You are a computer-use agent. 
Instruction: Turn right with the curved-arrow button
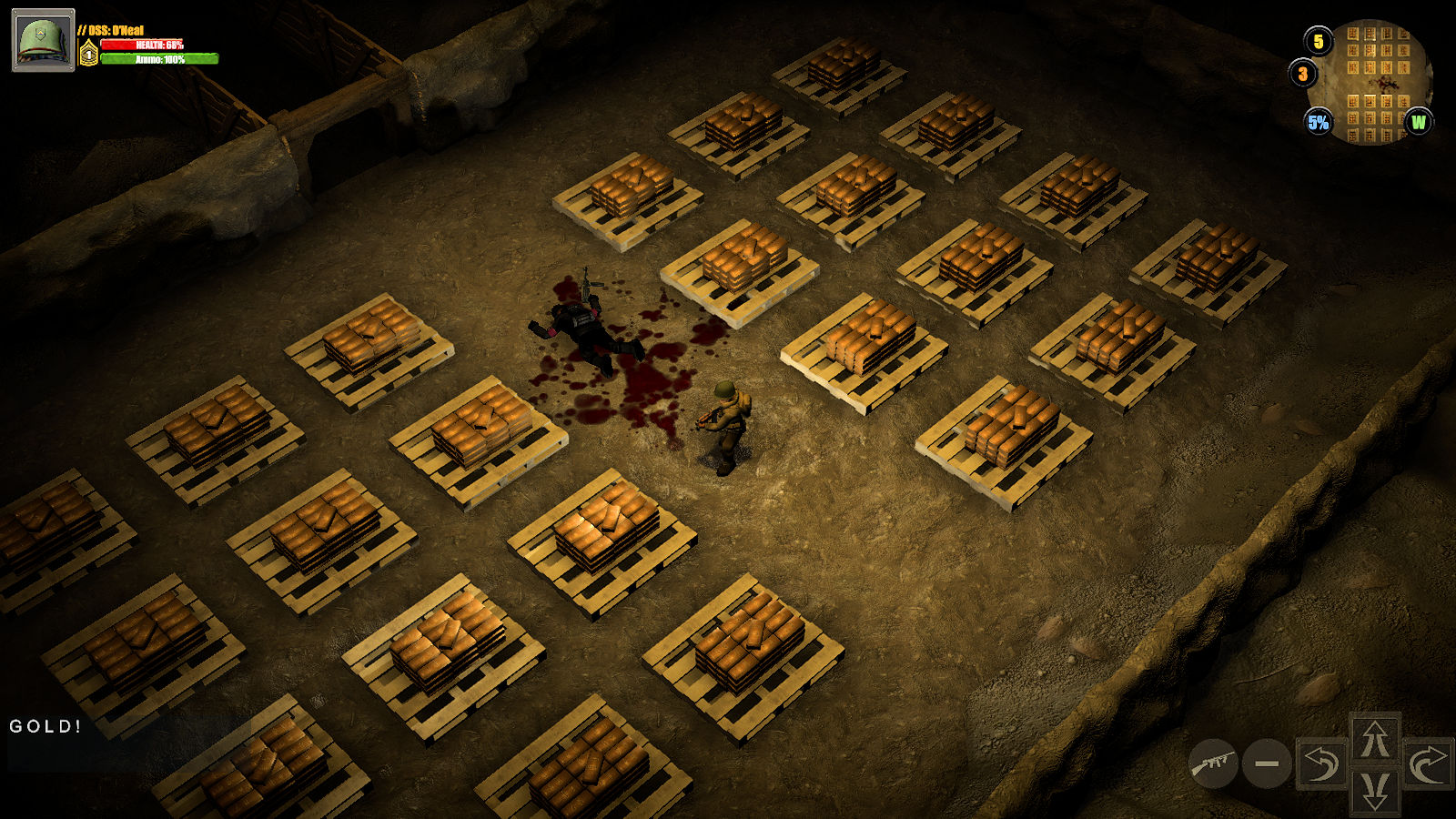(x=1428, y=764)
